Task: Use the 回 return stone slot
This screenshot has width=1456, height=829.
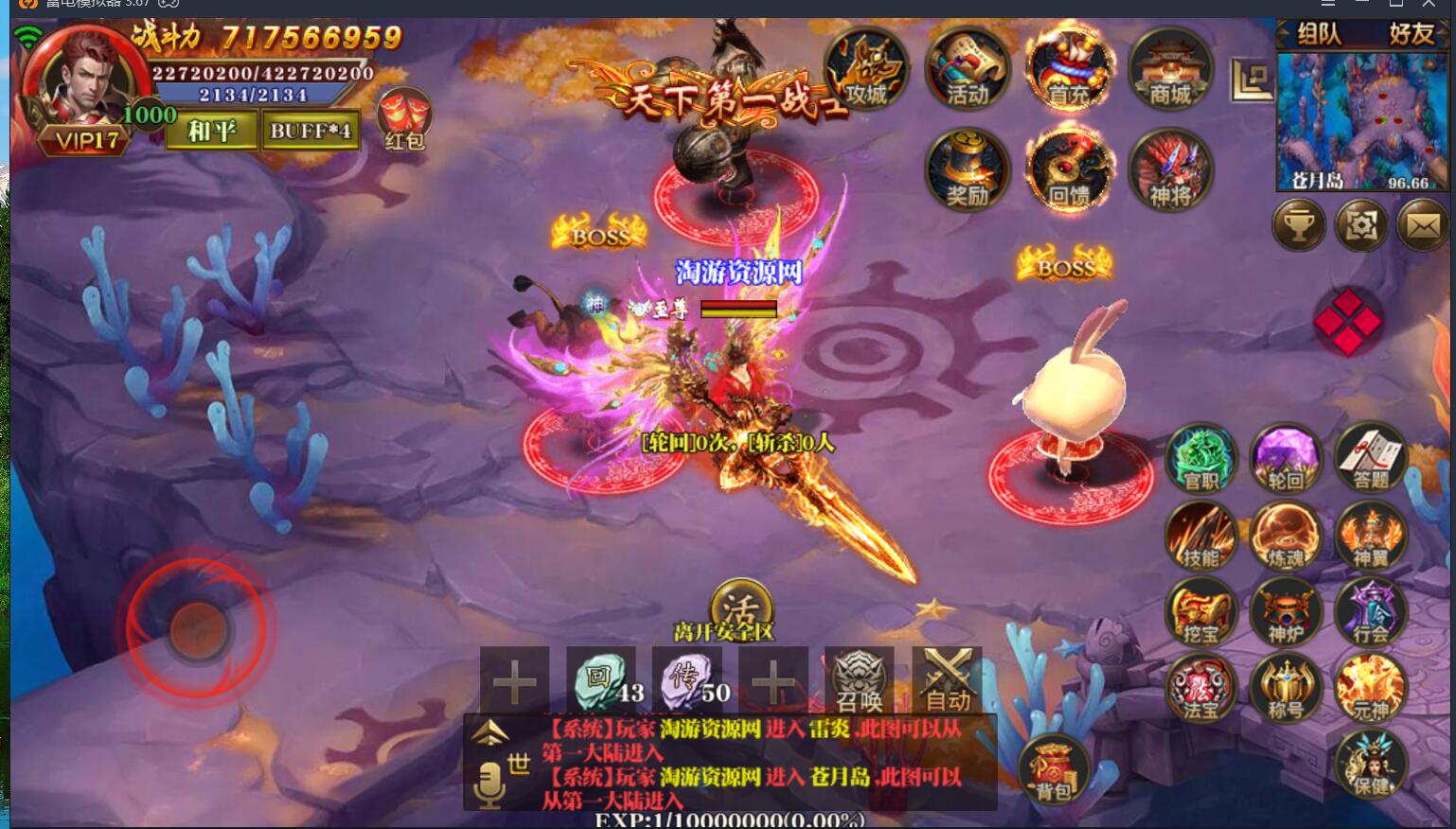Action: (x=601, y=680)
